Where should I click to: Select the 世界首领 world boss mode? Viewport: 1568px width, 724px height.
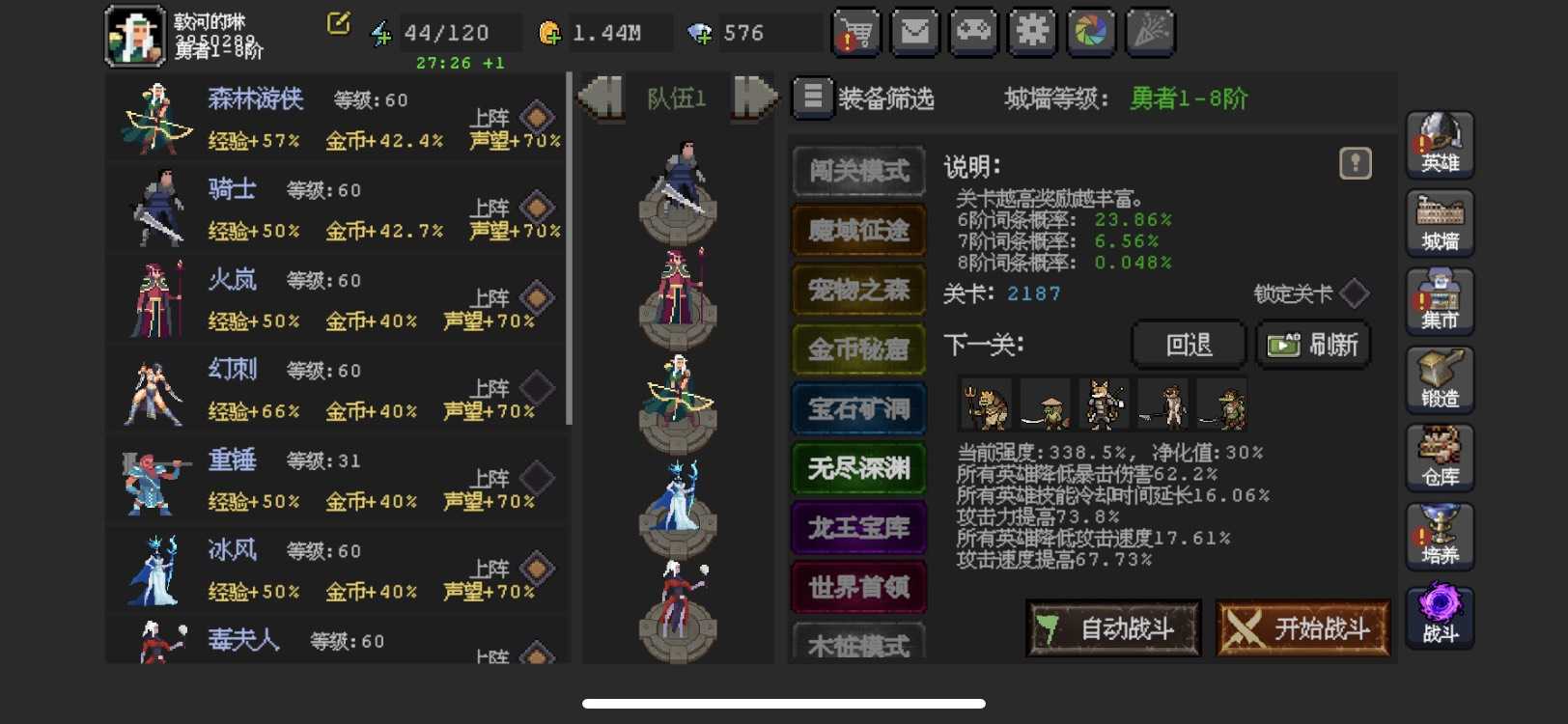click(x=857, y=587)
